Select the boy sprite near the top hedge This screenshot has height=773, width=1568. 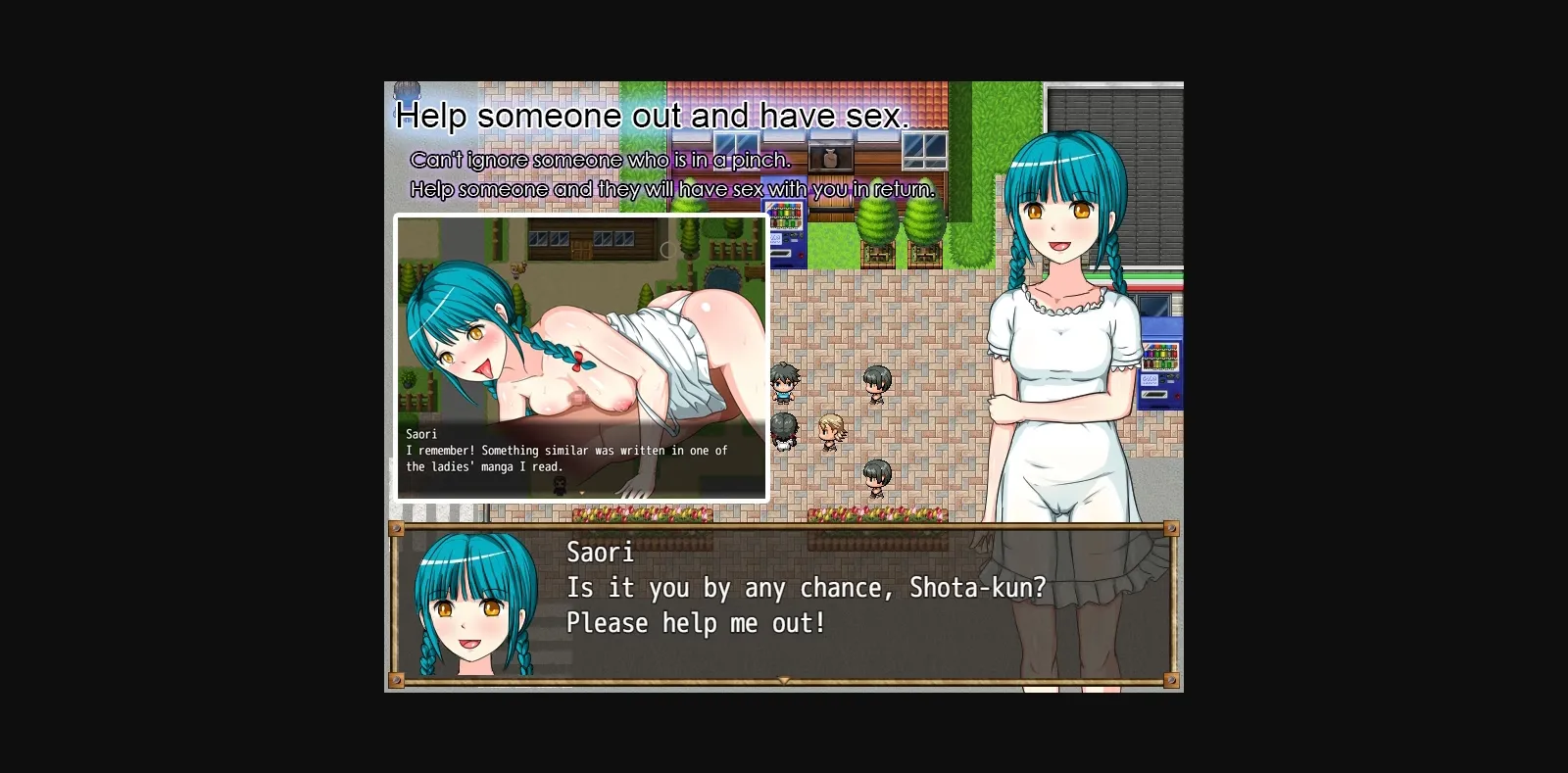tap(878, 384)
